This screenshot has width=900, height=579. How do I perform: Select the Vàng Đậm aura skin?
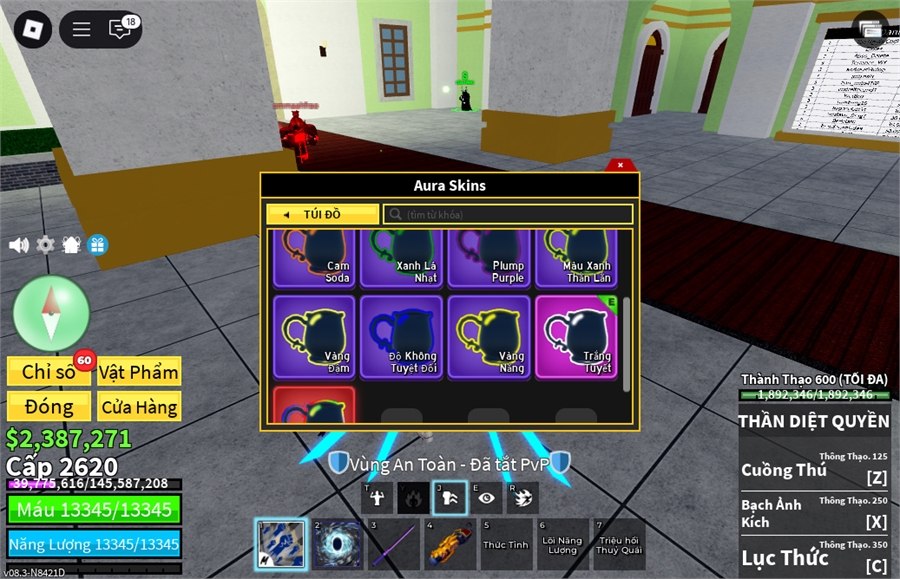click(x=314, y=335)
